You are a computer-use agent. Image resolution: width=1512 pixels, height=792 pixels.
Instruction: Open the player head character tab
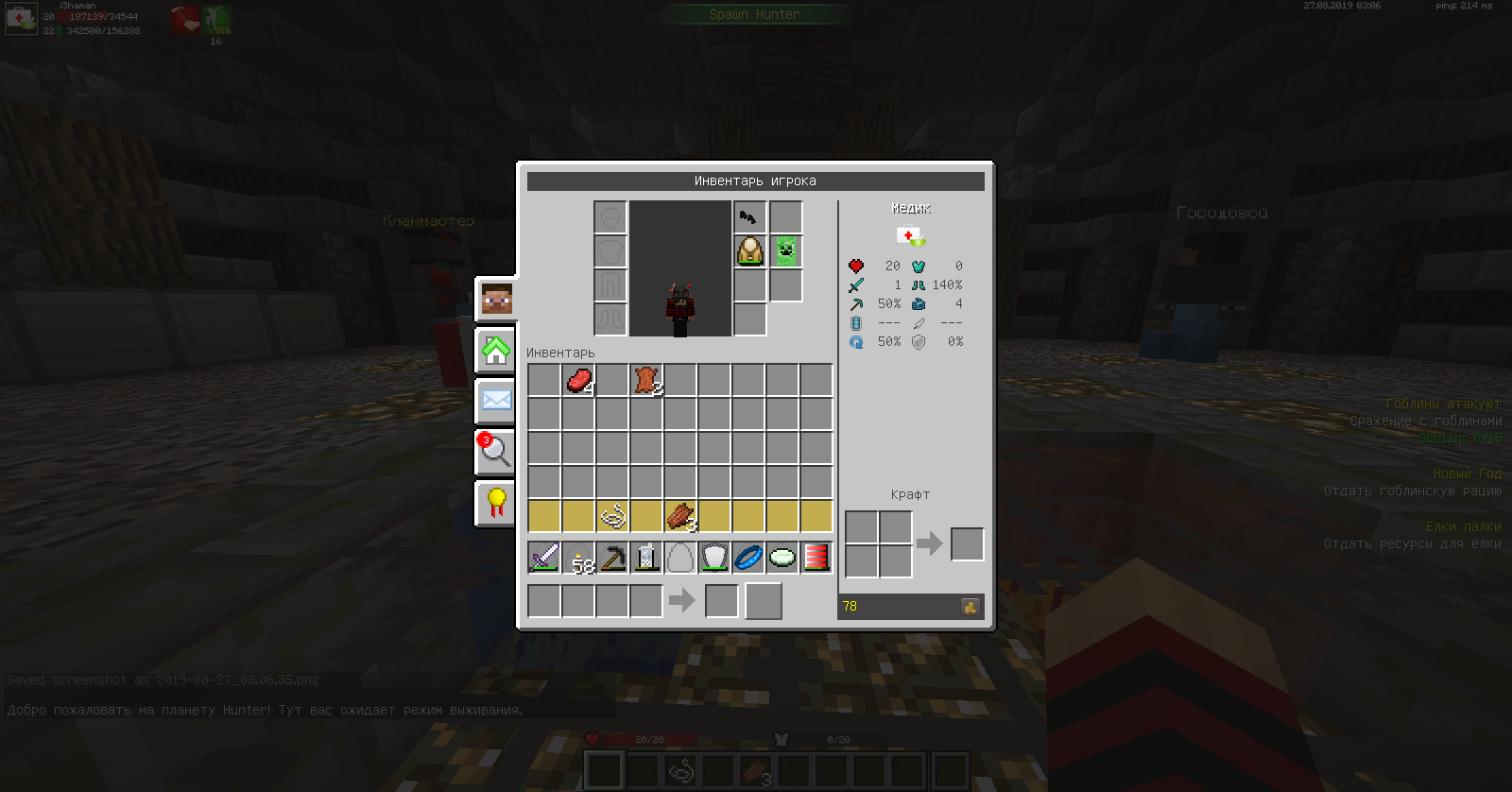pos(496,301)
